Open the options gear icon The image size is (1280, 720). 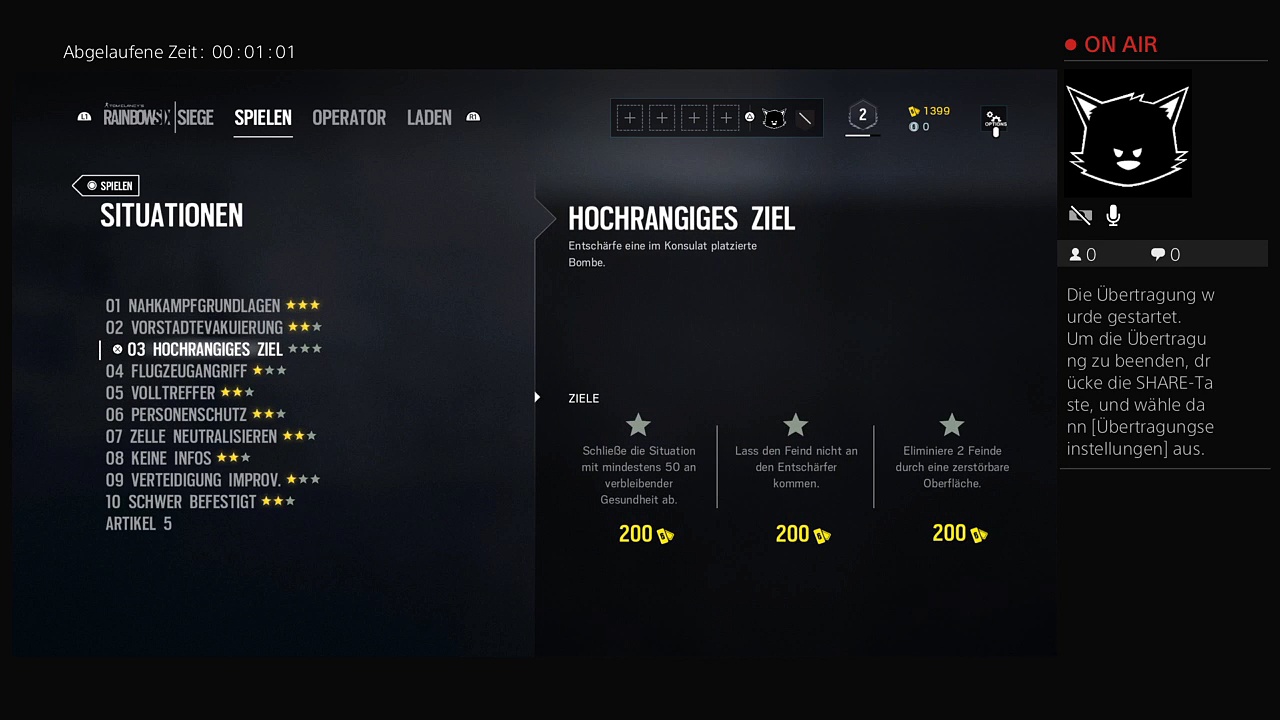point(994,120)
